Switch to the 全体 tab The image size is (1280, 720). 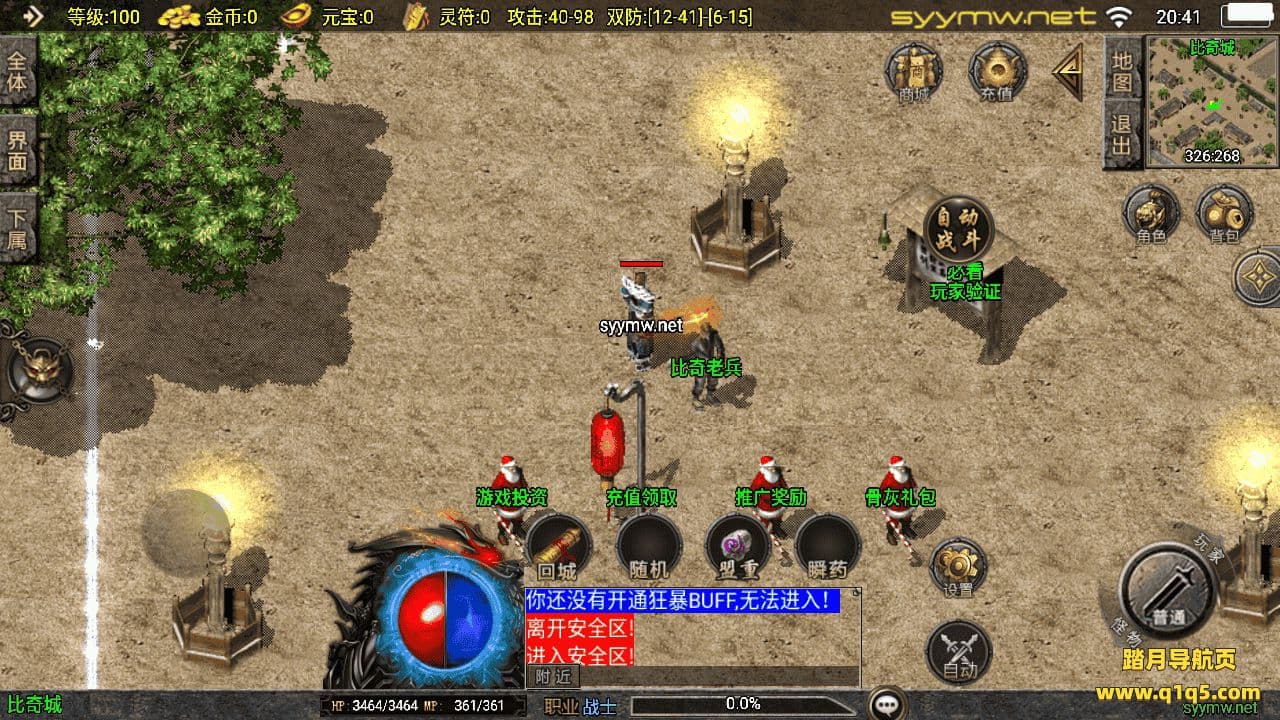tap(17, 71)
